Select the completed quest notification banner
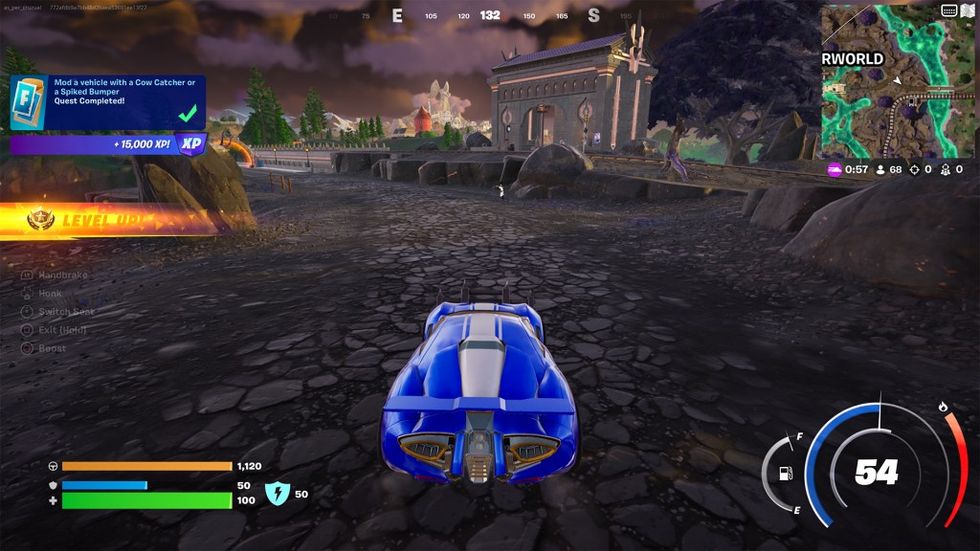The image size is (980, 551). [108, 102]
